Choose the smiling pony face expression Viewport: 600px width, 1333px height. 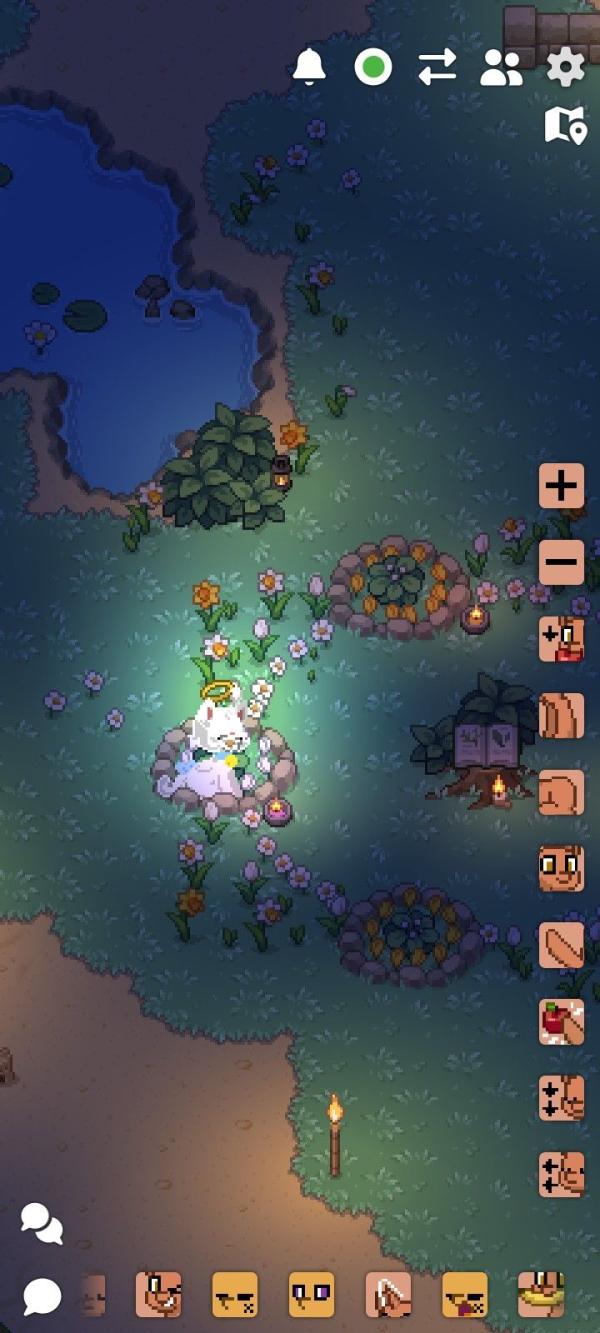561,868
